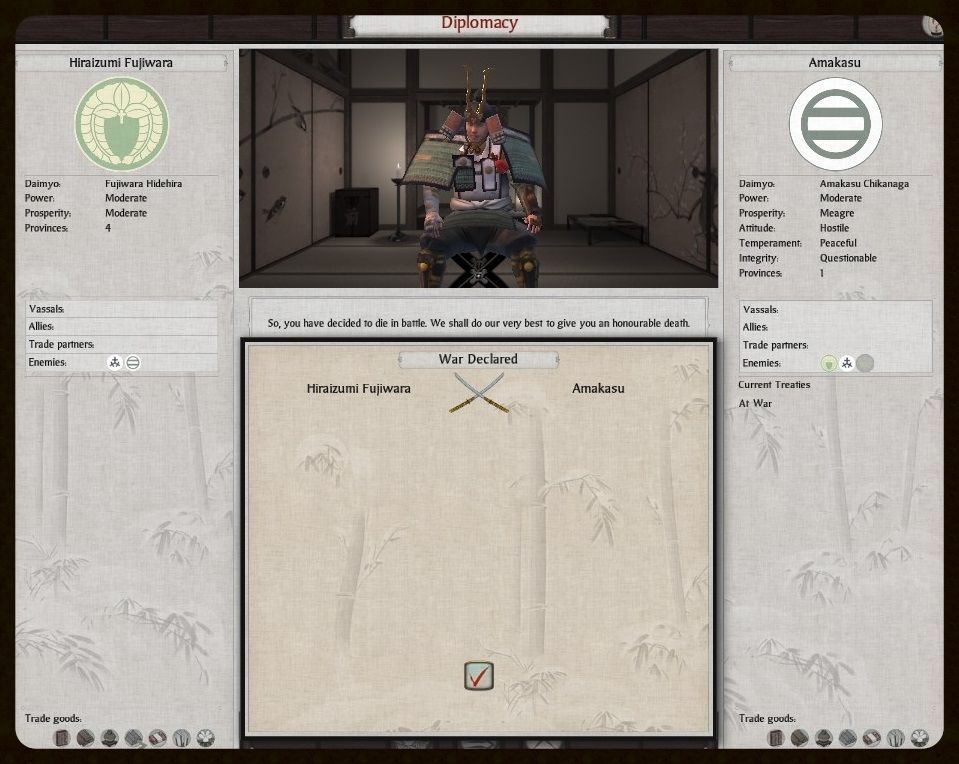The width and height of the screenshot is (959, 764).
Task: Select the Amakasu clan's circular emblem
Action: coord(835,125)
